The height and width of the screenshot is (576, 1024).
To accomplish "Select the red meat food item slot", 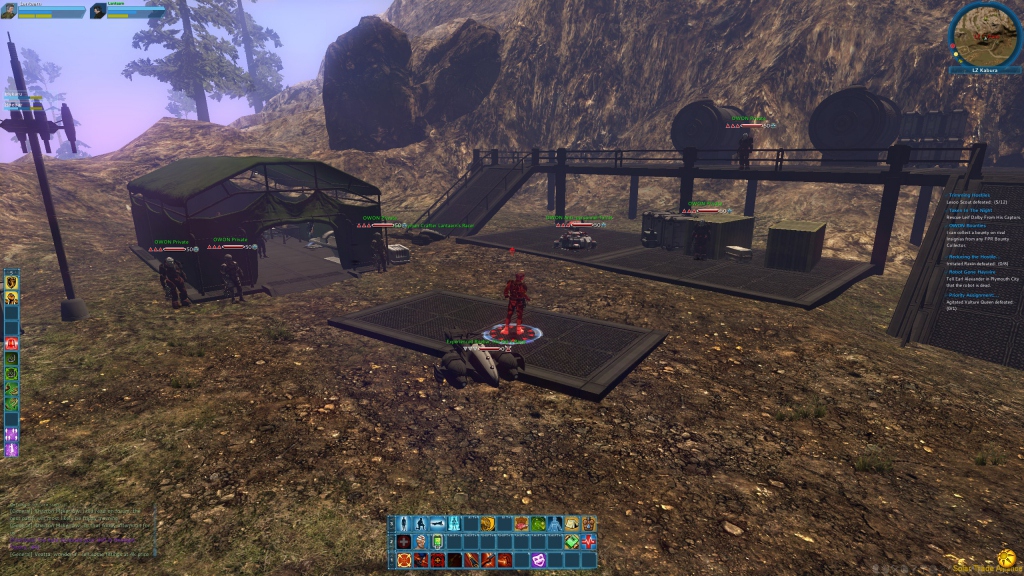I will pos(522,524).
